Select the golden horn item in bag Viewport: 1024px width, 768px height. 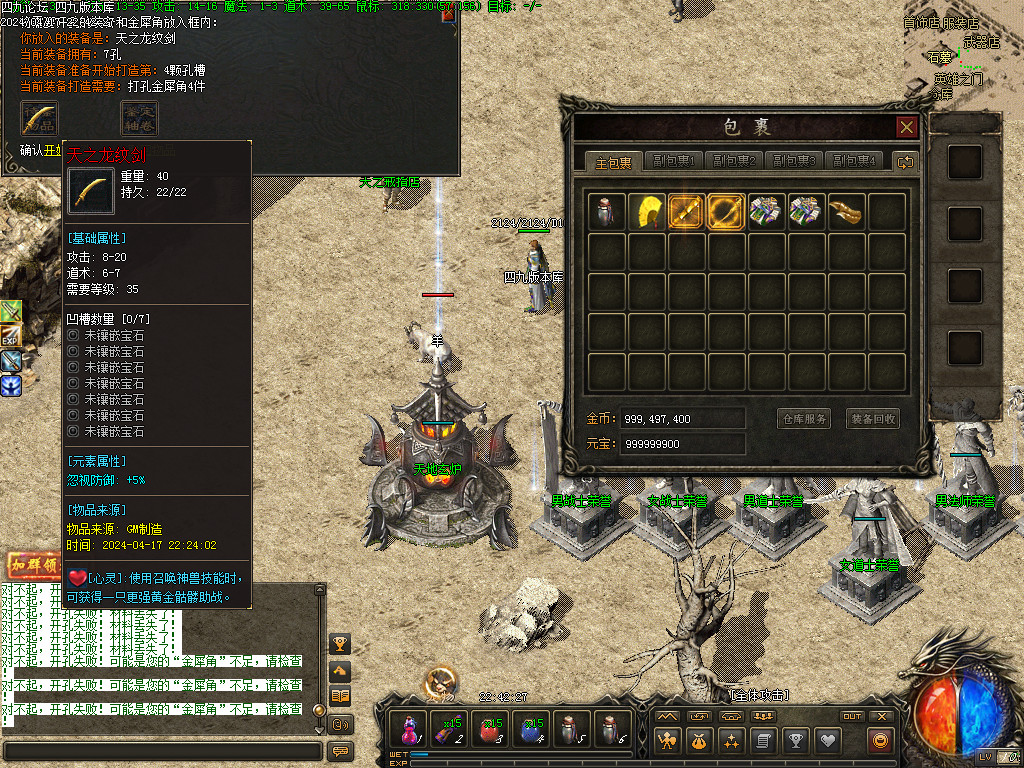[x=847, y=211]
